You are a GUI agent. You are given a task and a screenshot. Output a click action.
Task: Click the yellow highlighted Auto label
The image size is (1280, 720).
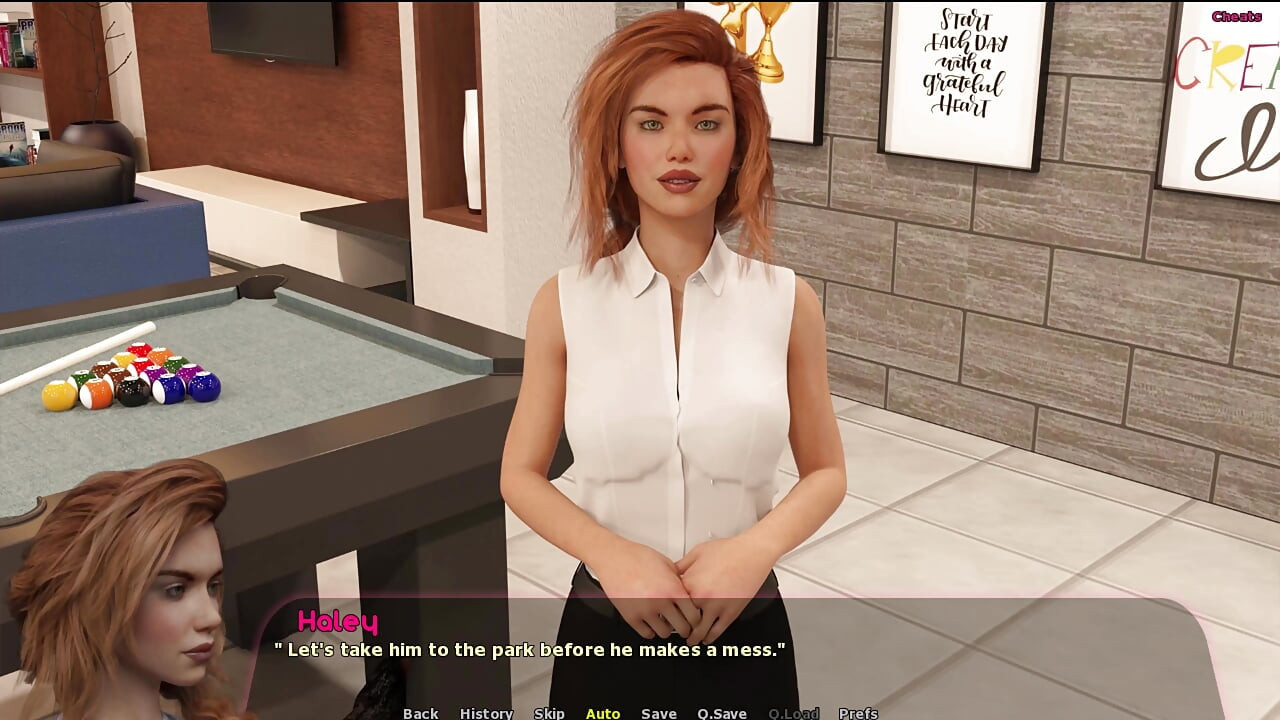click(x=602, y=713)
